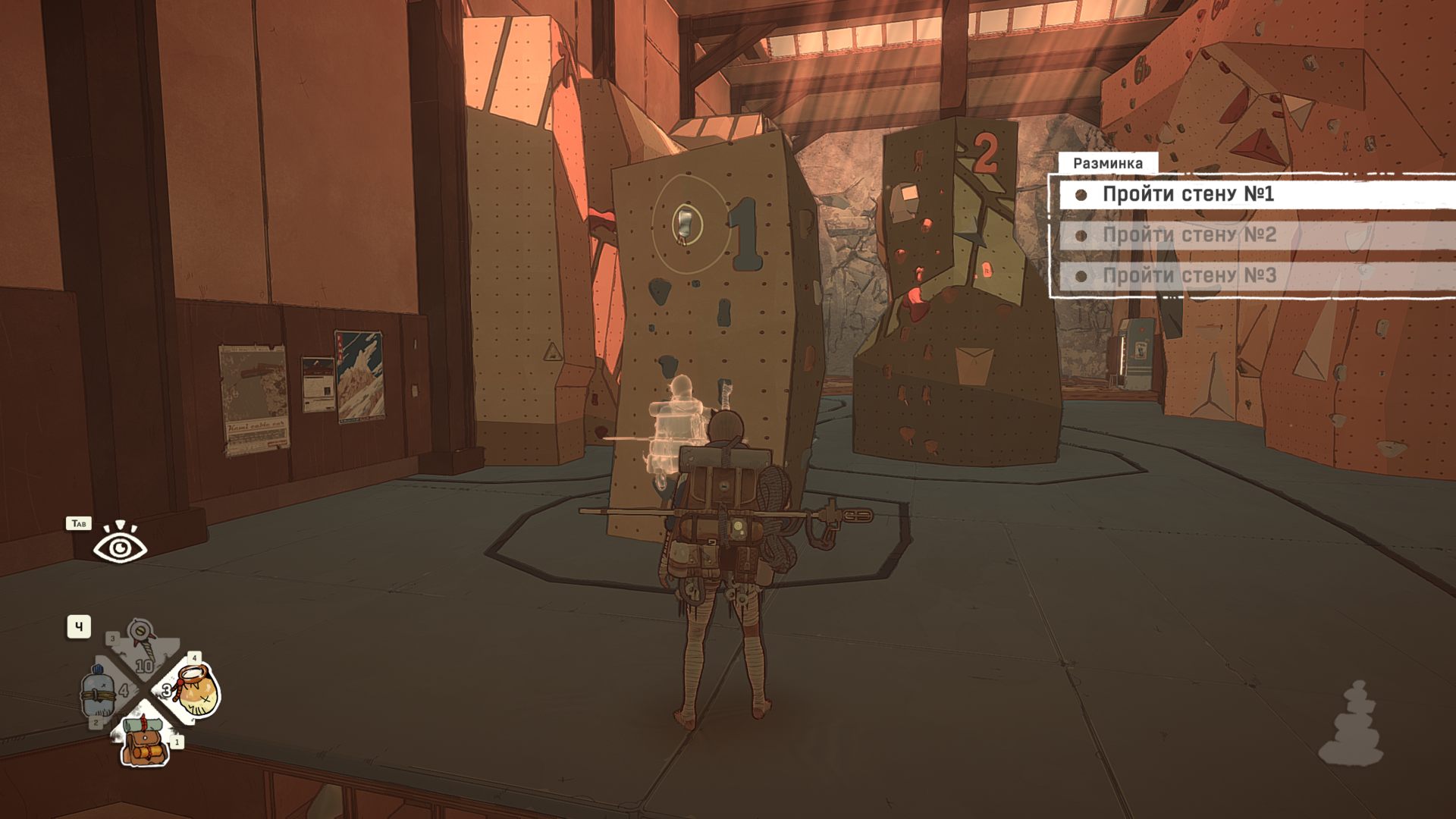Viewport: 1456px width, 819px height.
Task: Click the "Разминка" objective tracker header
Action: pyautogui.click(x=1107, y=163)
